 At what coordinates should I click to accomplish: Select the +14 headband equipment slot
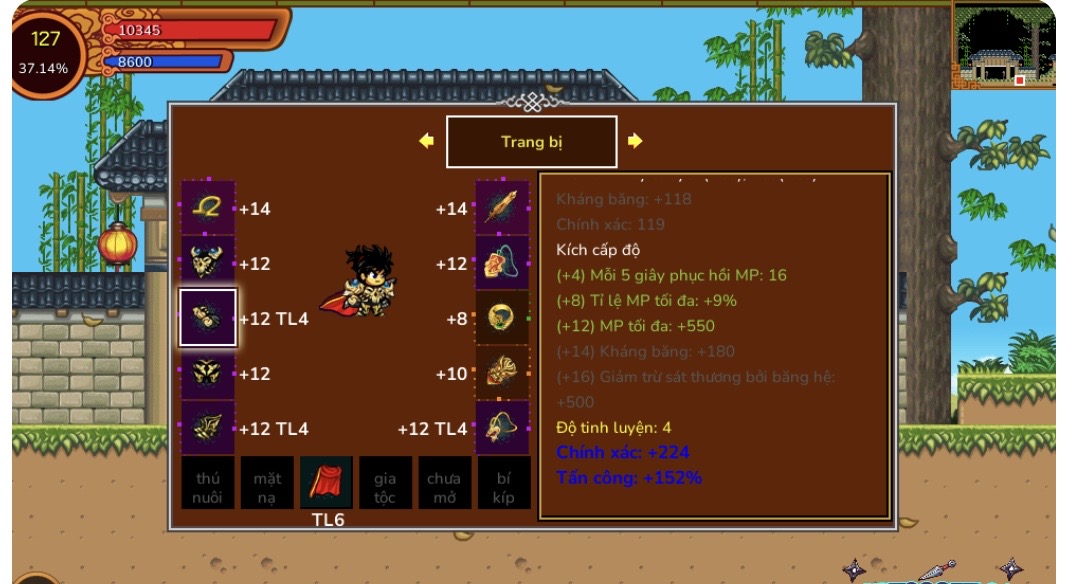(208, 208)
